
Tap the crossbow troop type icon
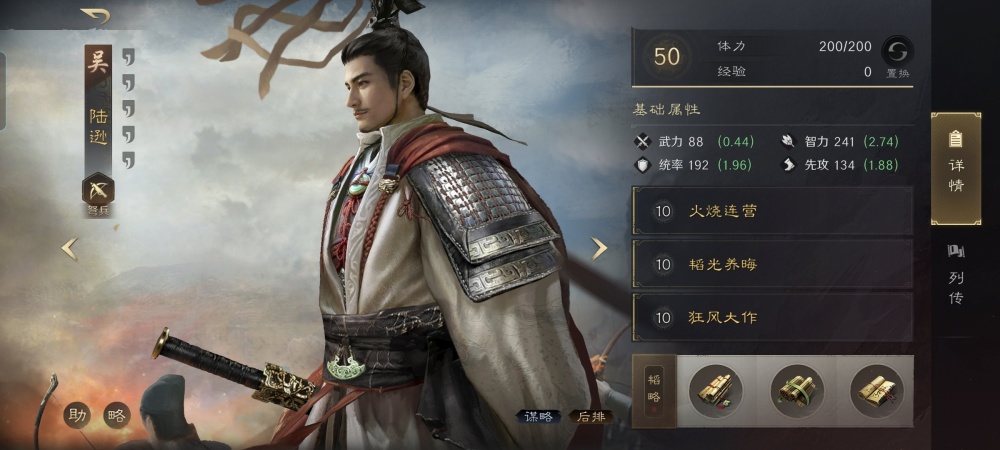pyautogui.click(x=98, y=189)
